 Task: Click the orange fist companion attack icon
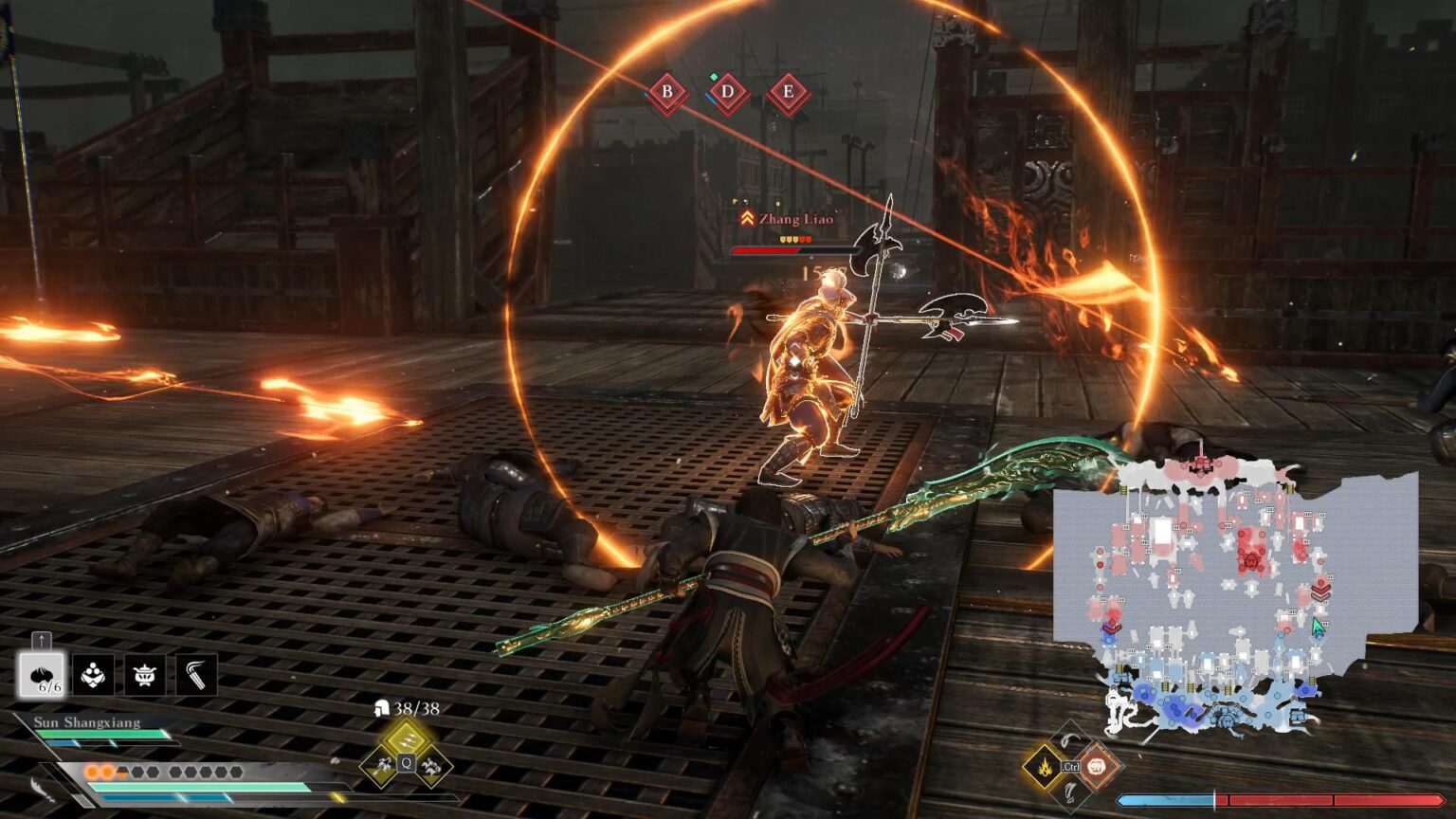click(x=1096, y=768)
